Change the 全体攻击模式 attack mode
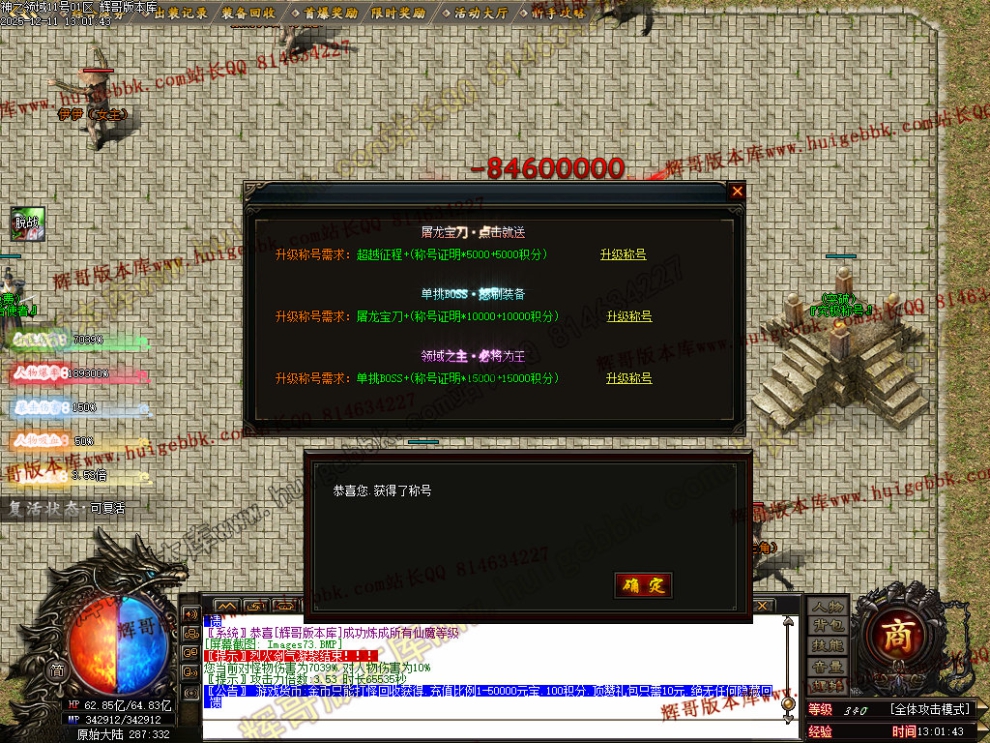This screenshot has height=743, width=990. 930,710
